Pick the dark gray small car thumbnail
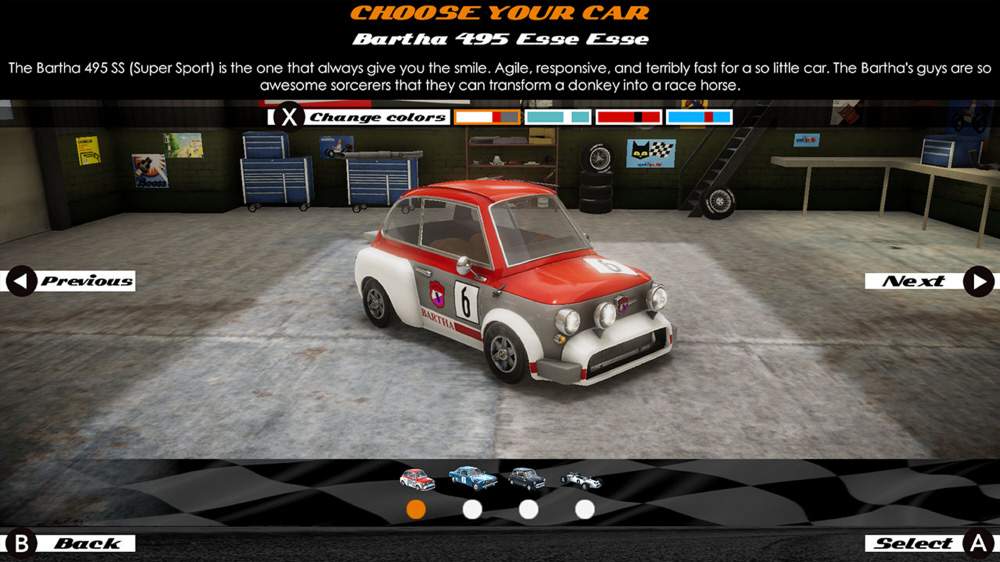Screen dimensions: 1000x562 point(527,479)
